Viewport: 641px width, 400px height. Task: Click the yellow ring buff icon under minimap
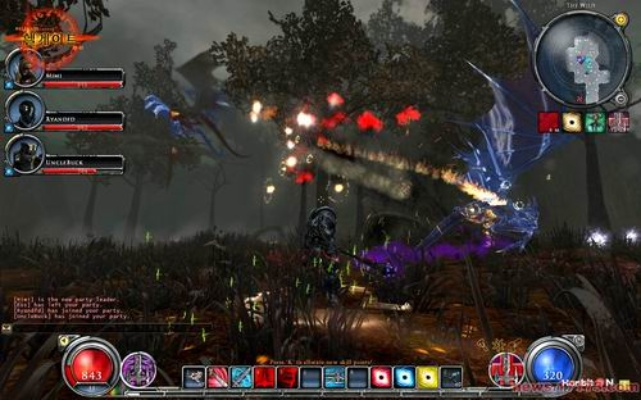click(572, 122)
